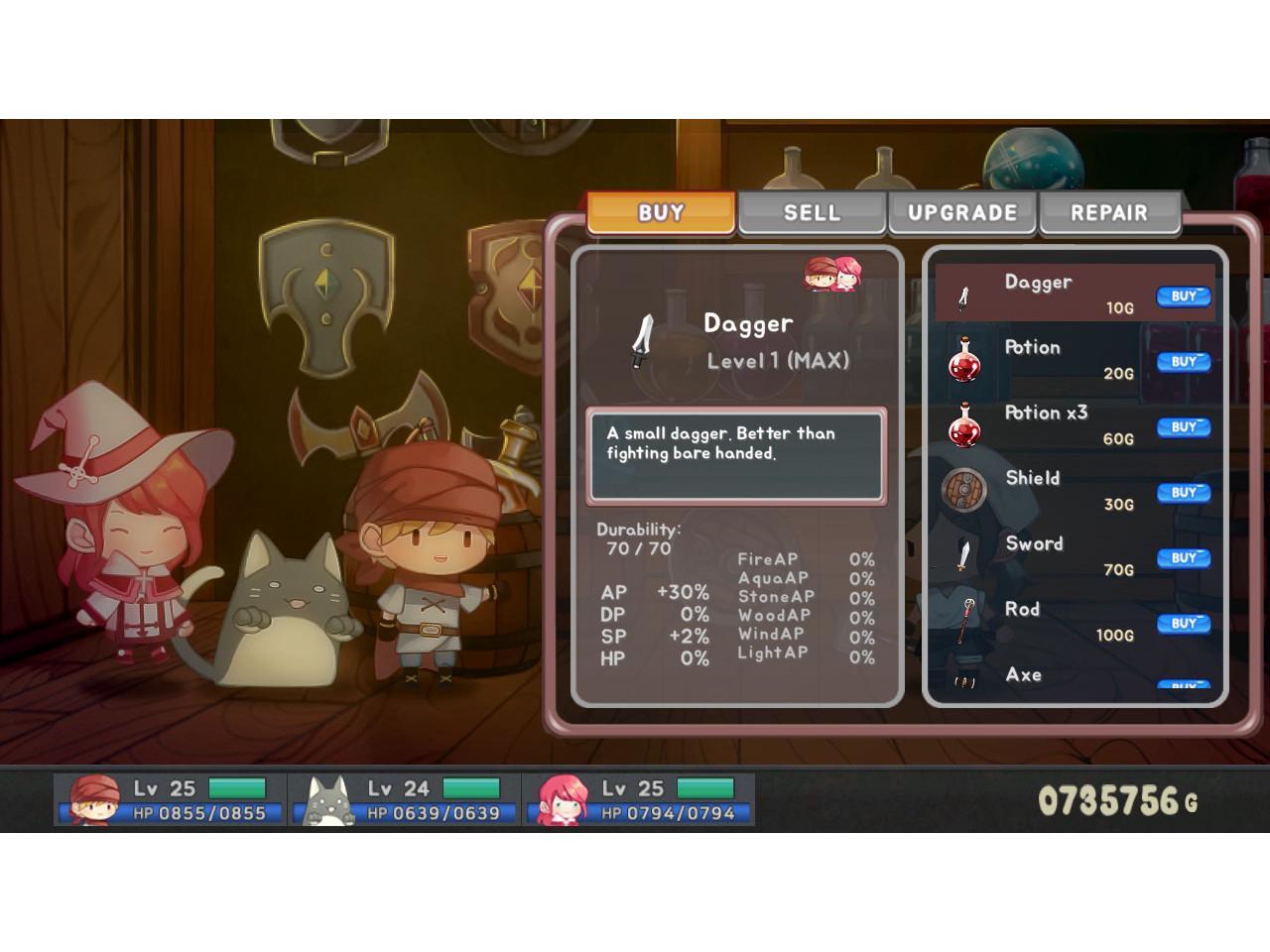Open the Upgrade tab
The height and width of the screenshot is (952, 1270).
coord(961,212)
